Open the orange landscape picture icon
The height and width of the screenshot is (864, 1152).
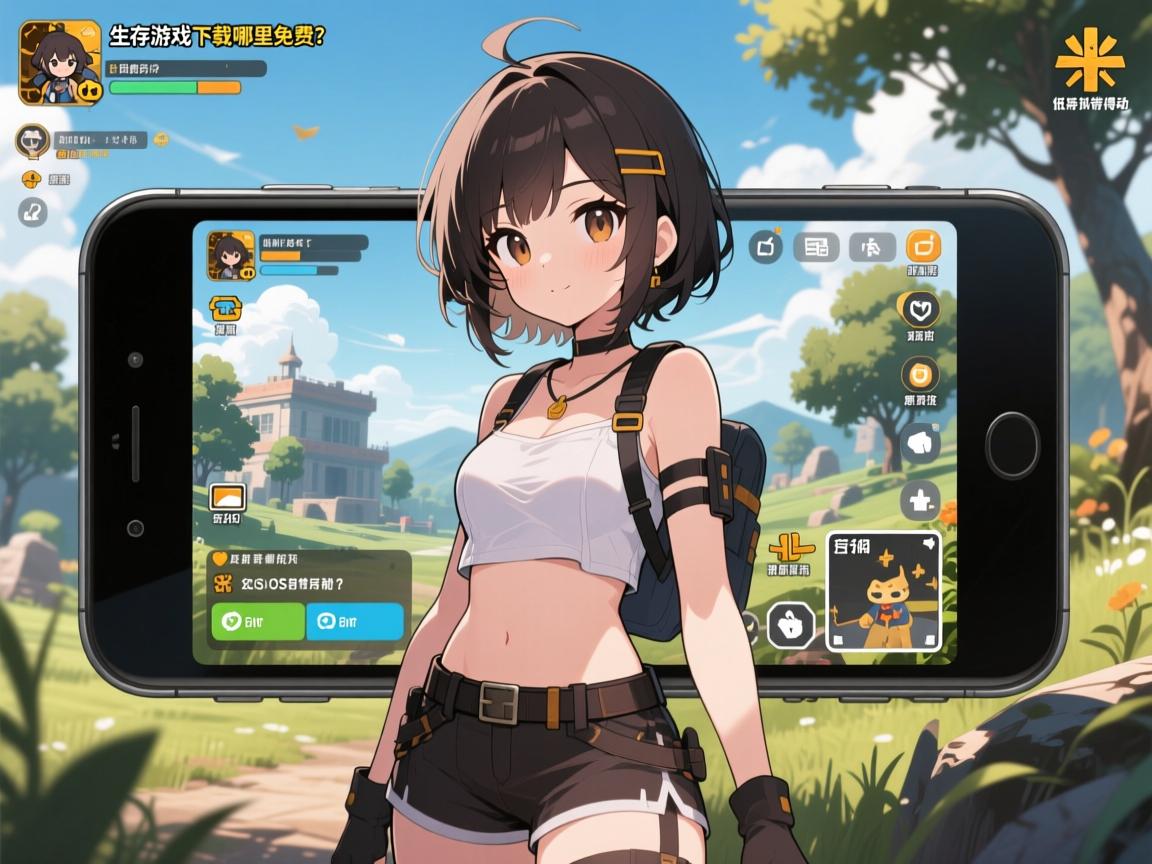[x=228, y=497]
